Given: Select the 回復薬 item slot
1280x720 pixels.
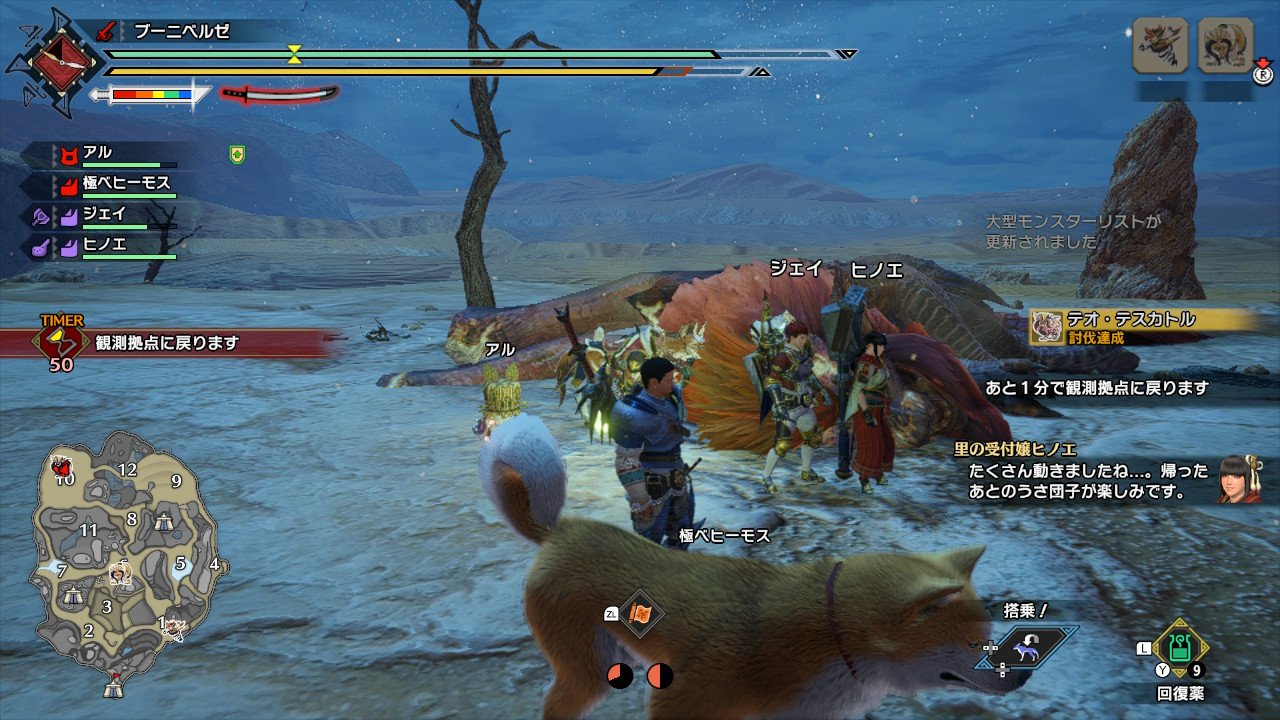Looking at the screenshot, I should (1181, 651).
